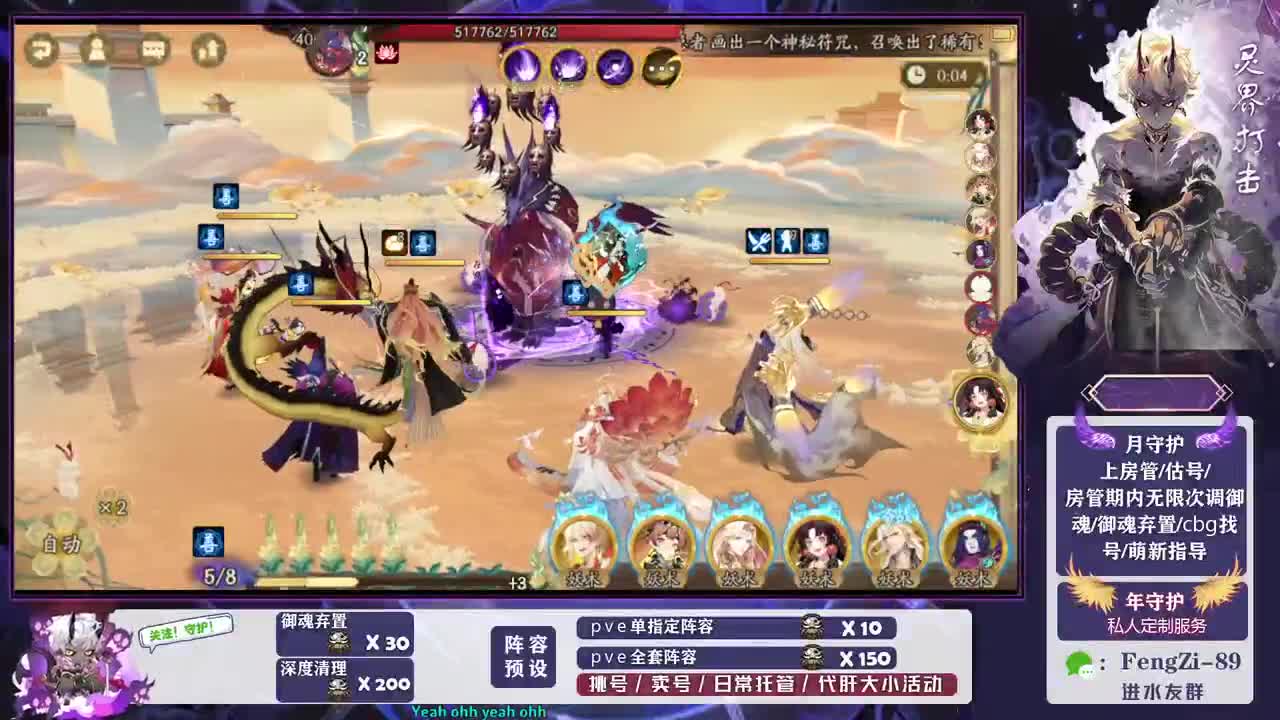Open the chat message icon top-left
The image size is (1280, 720).
[150, 50]
